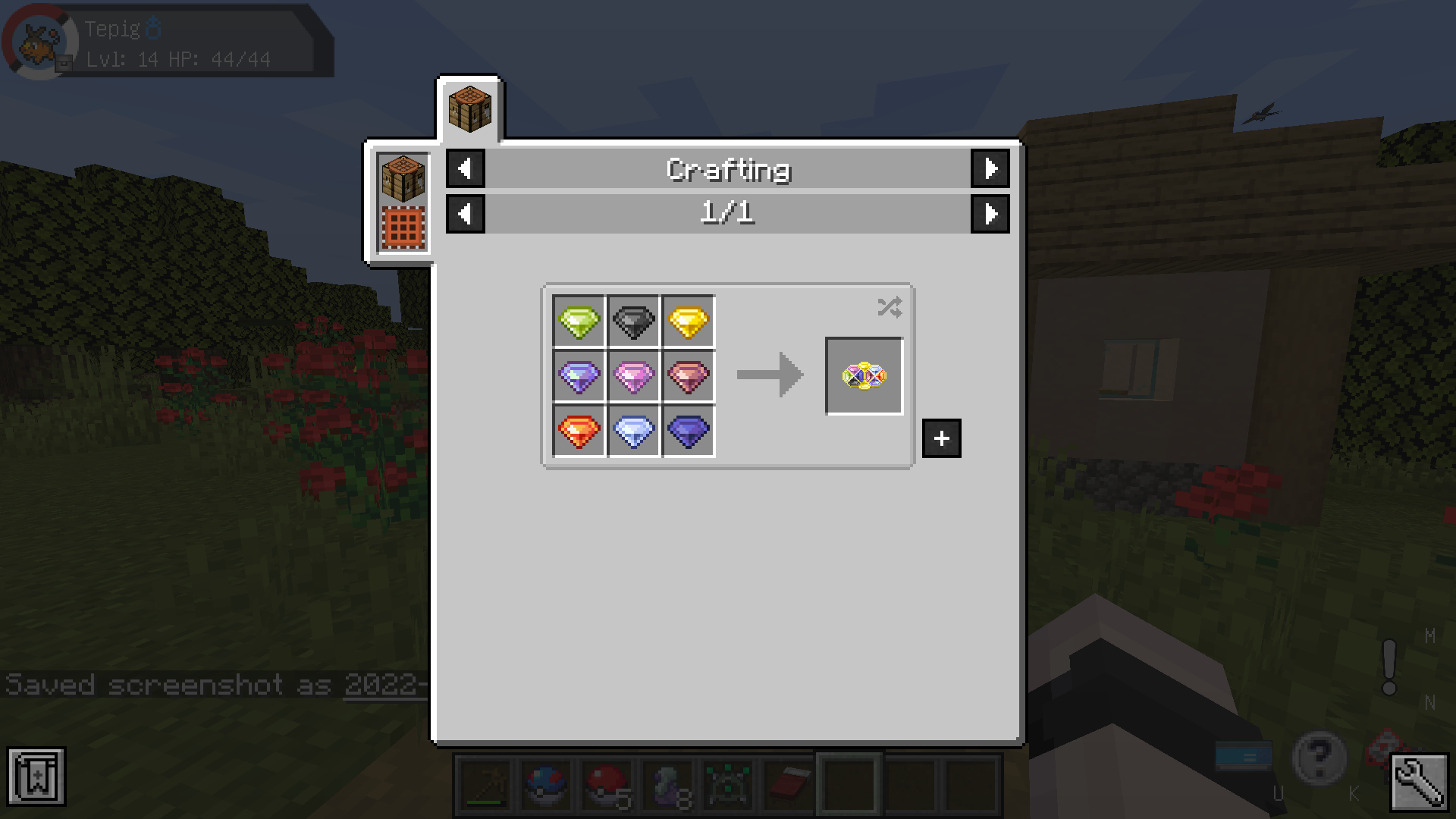Go to previous category with the left arrow
The height and width of the screenshot is (819, 1456).
click(466, 169)
